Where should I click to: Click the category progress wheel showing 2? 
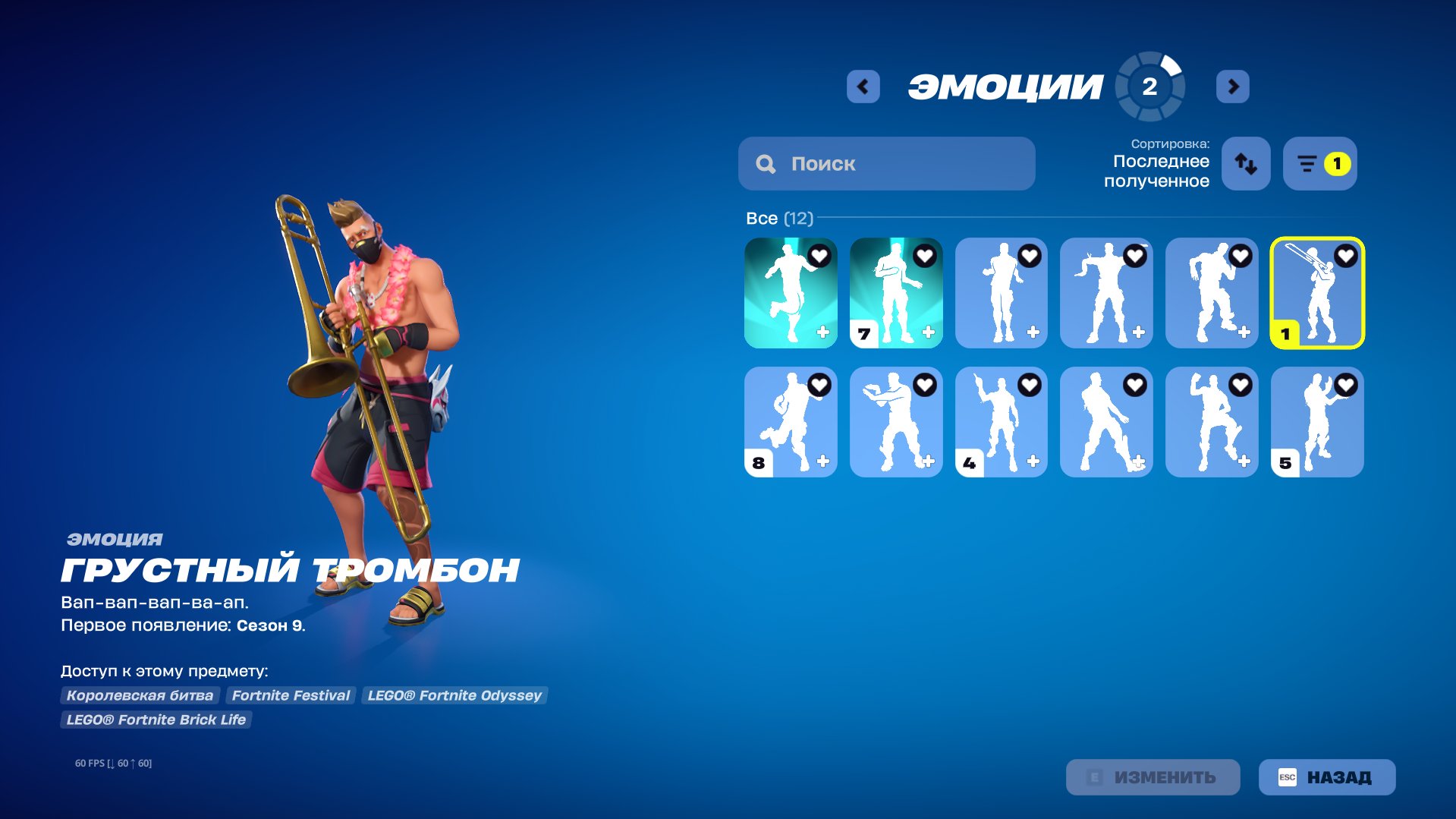click(x=1147, y=86)
